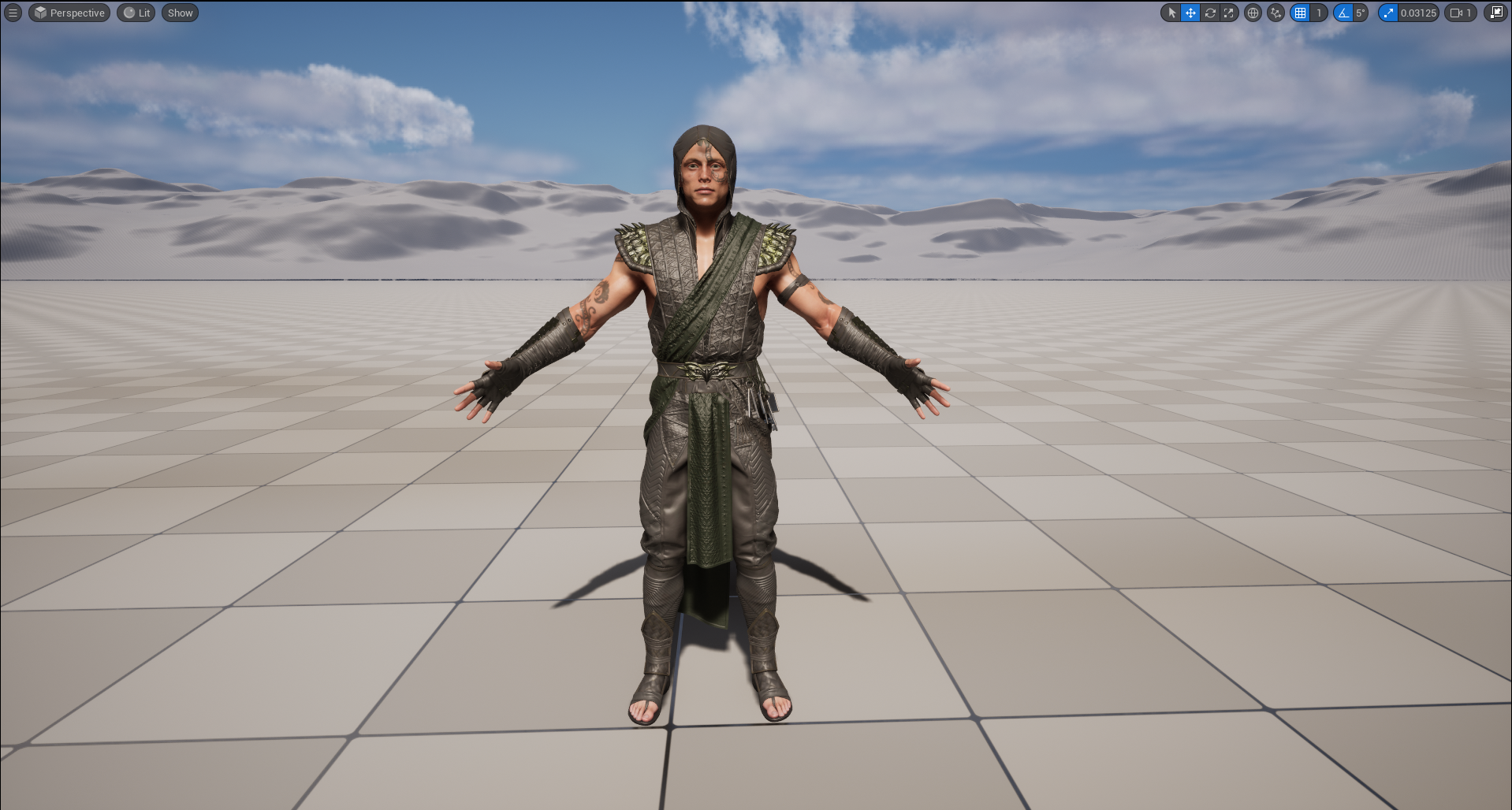Adjust scale snap value 0.03125
1512x810 pixels.
pyautogui.click(x=1417, y=13)
